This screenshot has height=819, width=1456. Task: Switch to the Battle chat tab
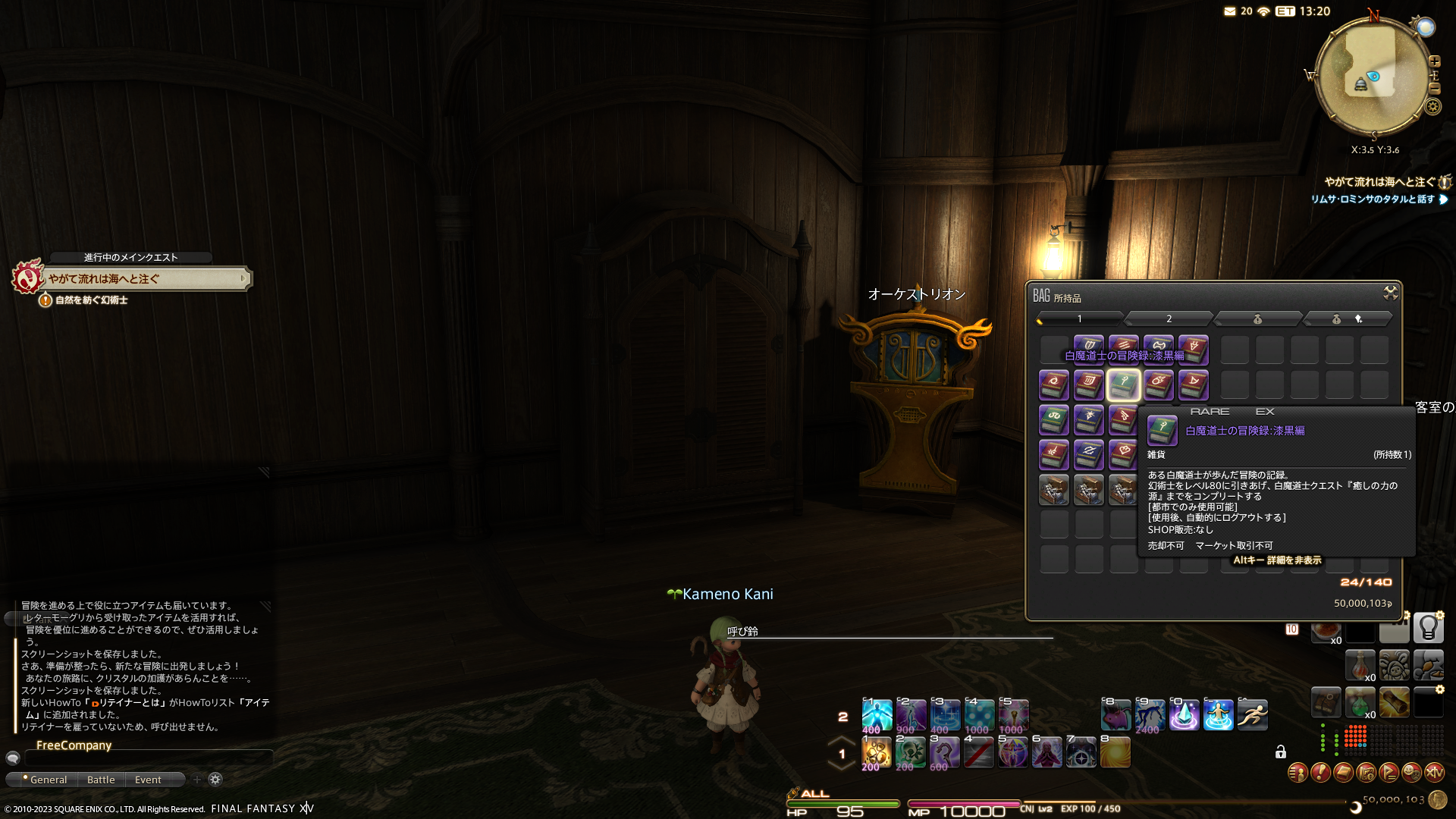[x=101, y=780]
